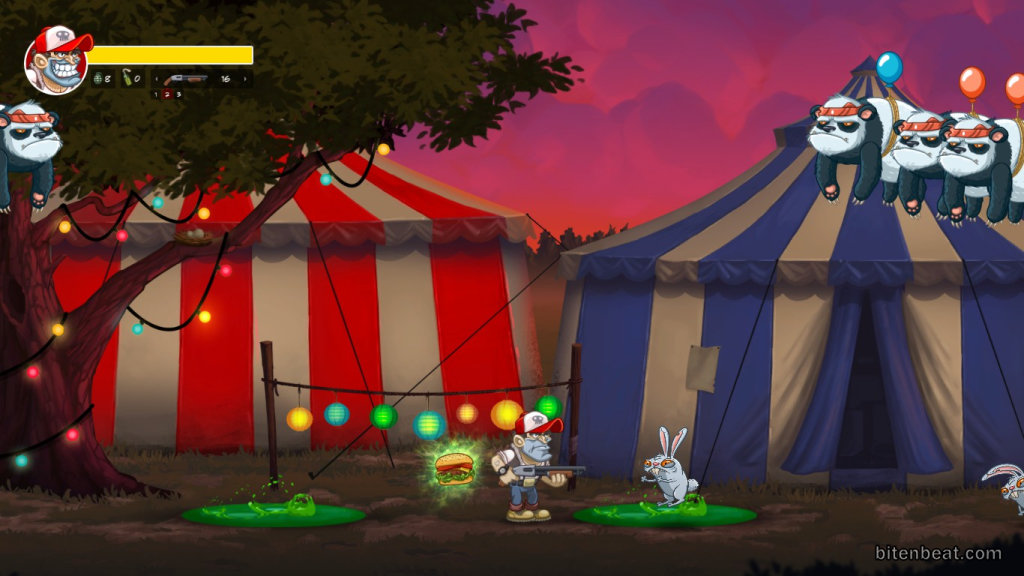The image size is (1024, 576).
Task: Choose the highlighted weapon slot 2
Action: tap(168, 94)
